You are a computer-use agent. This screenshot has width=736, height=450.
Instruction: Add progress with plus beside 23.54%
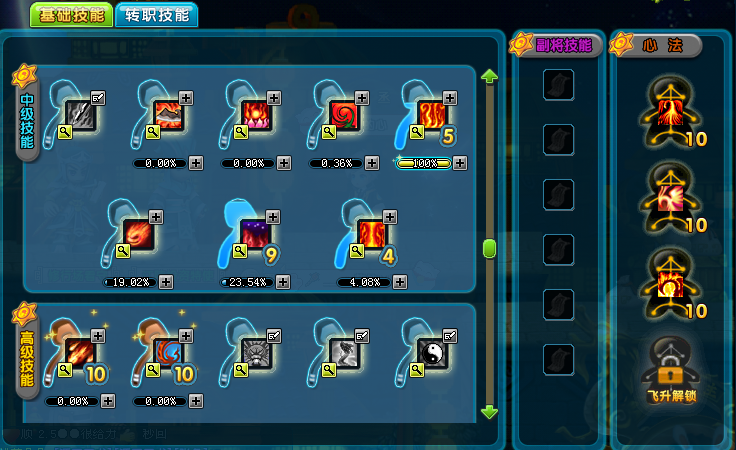[x=284, y=282]
